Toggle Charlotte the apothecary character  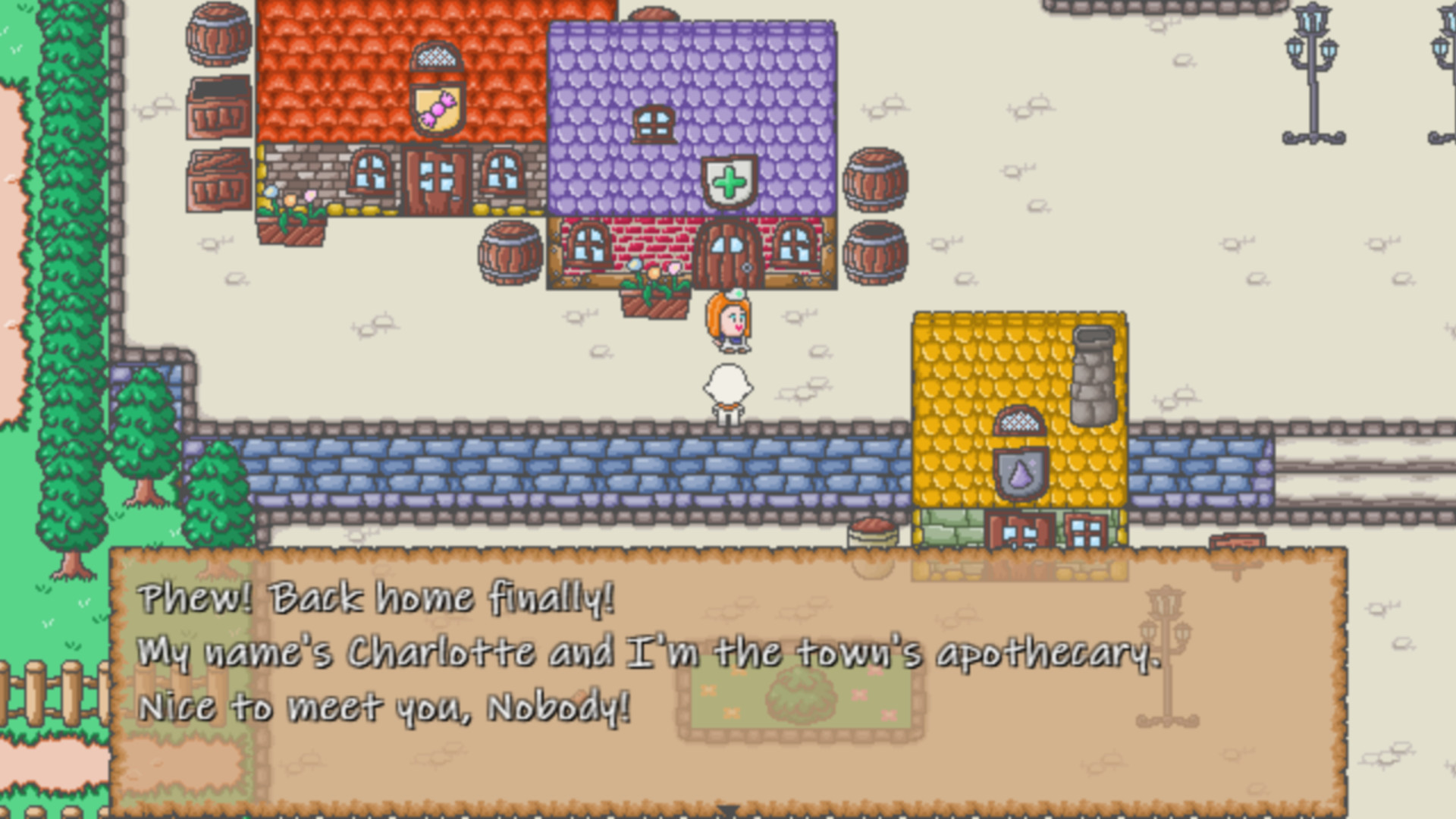pyautogui.click(x=726, y=322)
